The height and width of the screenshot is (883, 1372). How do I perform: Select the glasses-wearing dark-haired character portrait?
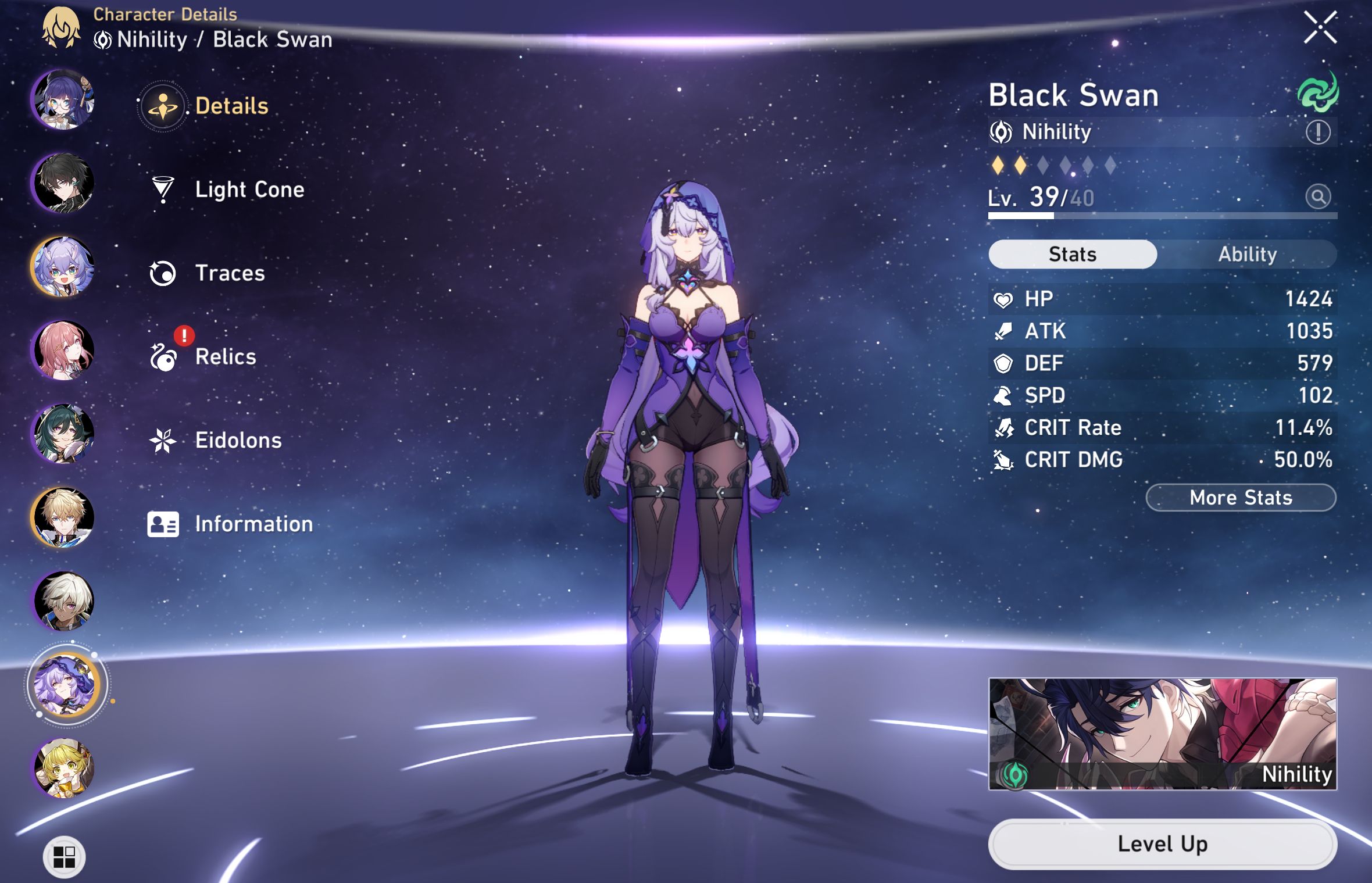pos(63,99)
